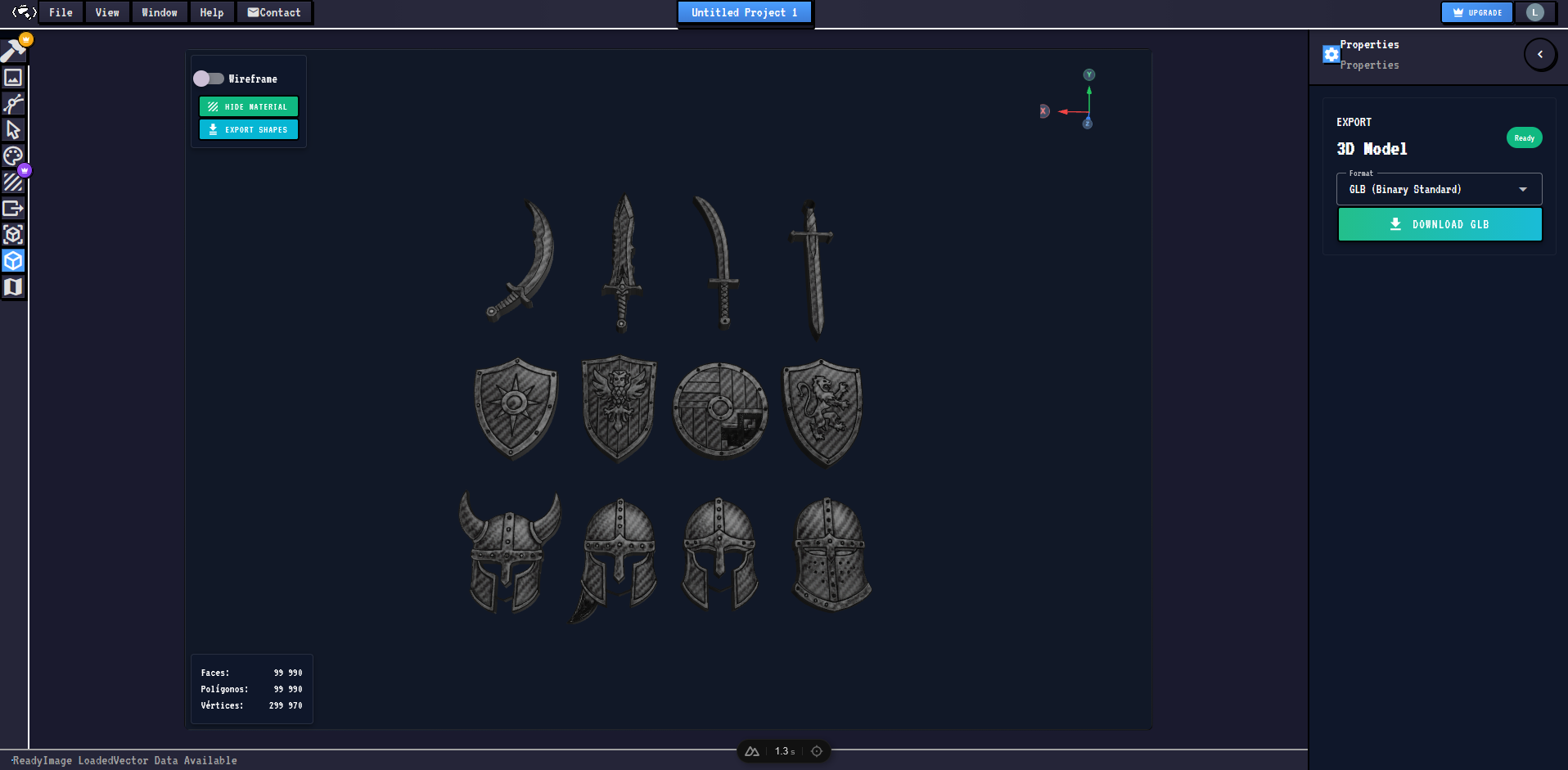Open the material palette tool

click(13, 155)
